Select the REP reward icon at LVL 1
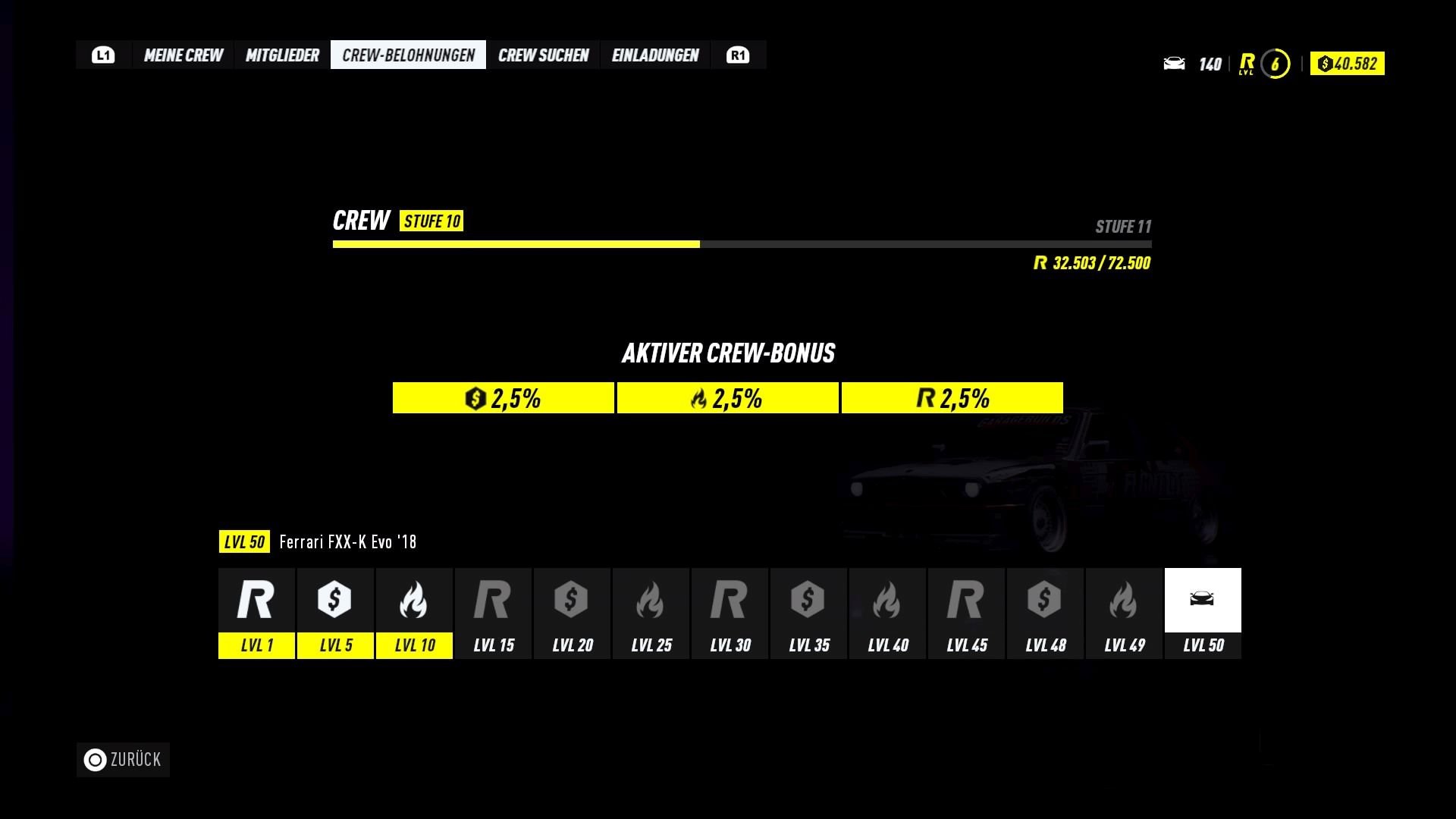Viewport: 1456px width, 819px height. pos(256,600)
